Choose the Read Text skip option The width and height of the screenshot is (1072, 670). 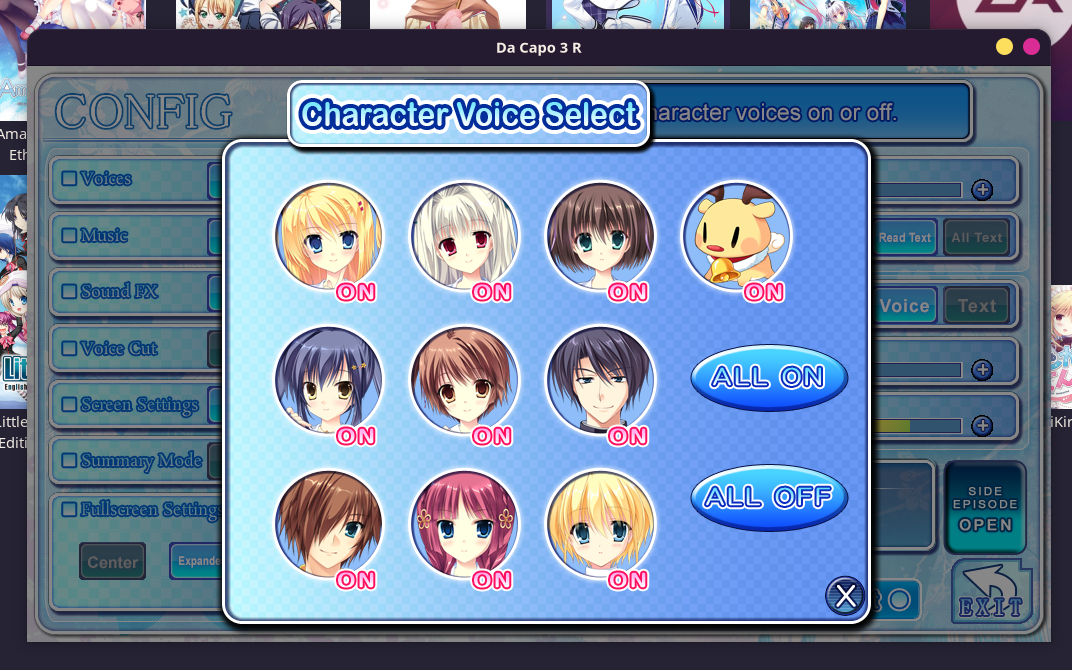pyautogui.click(x=905, y=238)
